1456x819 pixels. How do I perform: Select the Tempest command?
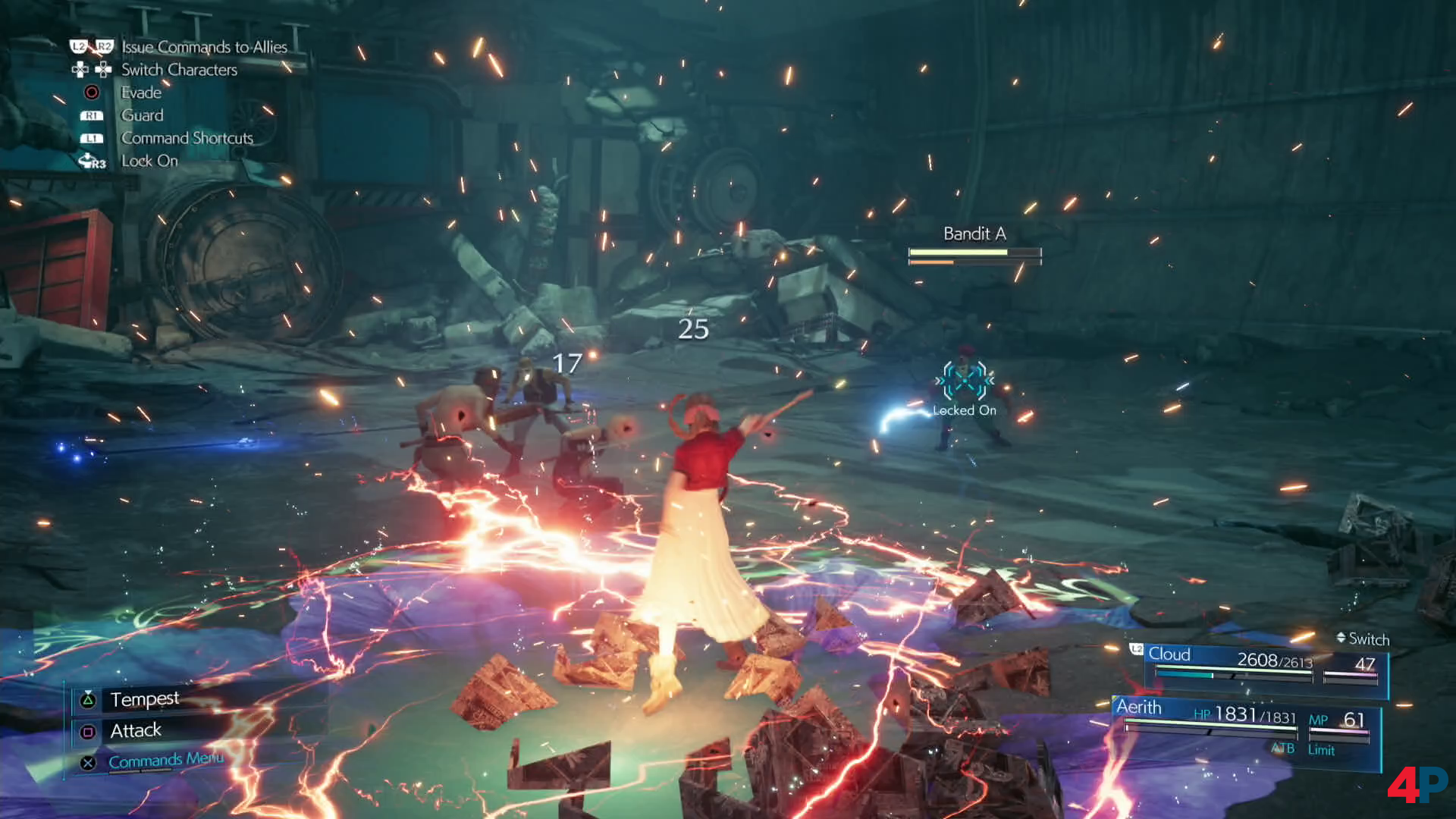[144, 698]
